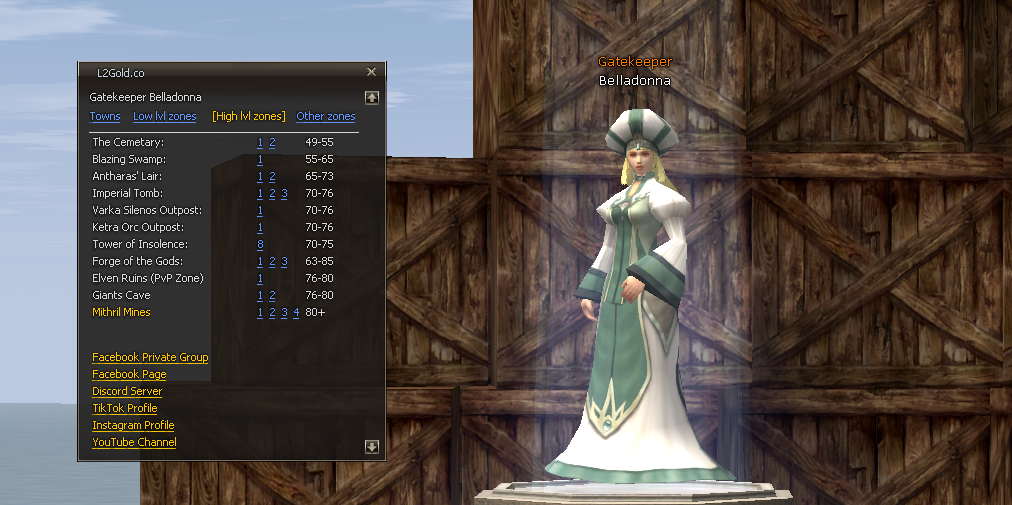1012x505 pixels.
Task: Teleport to Tower of Insolence floor 8
Action: 260,245
